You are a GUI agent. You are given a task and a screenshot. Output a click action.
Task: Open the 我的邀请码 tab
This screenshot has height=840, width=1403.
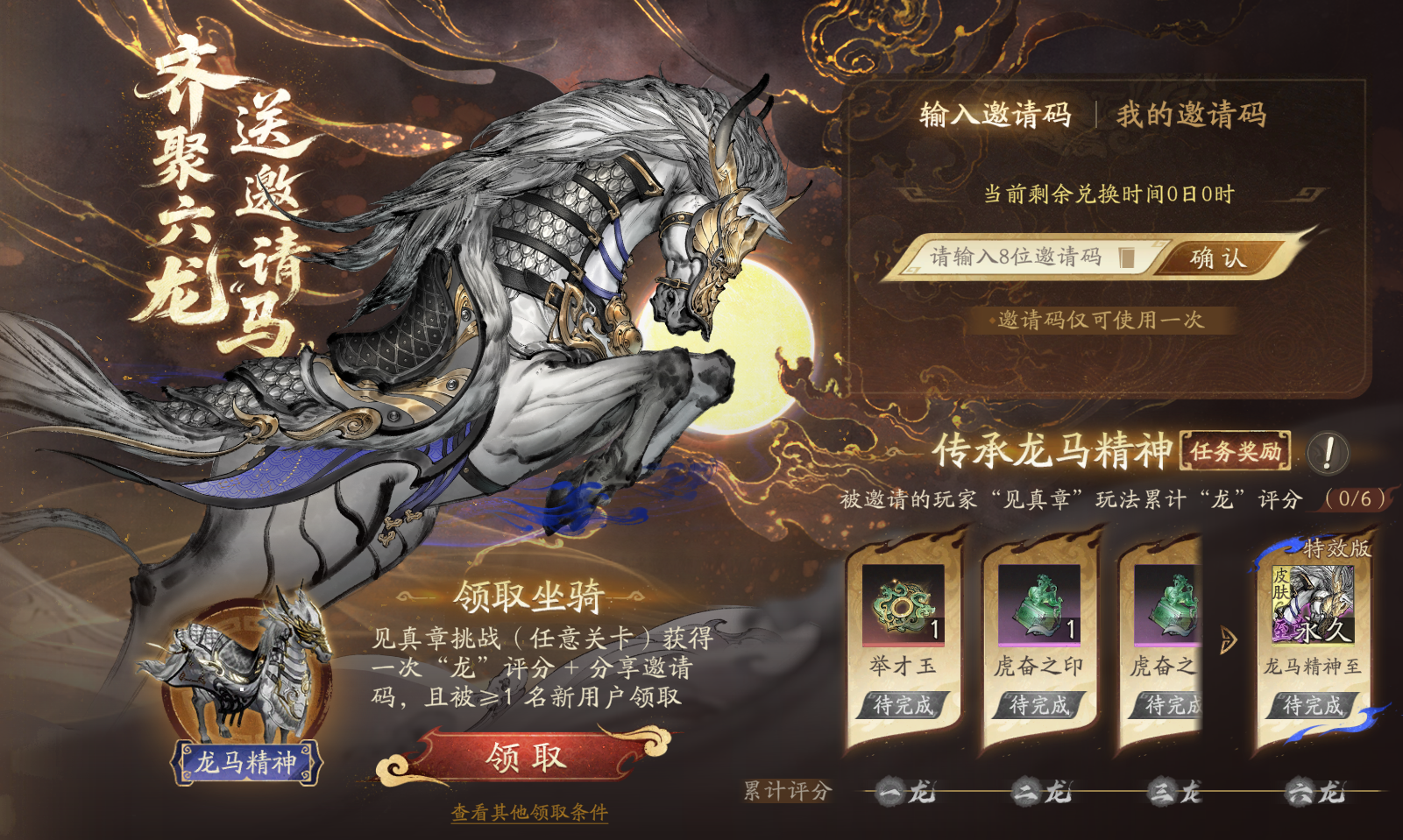pyautogui.click(x=1190, y=115)
